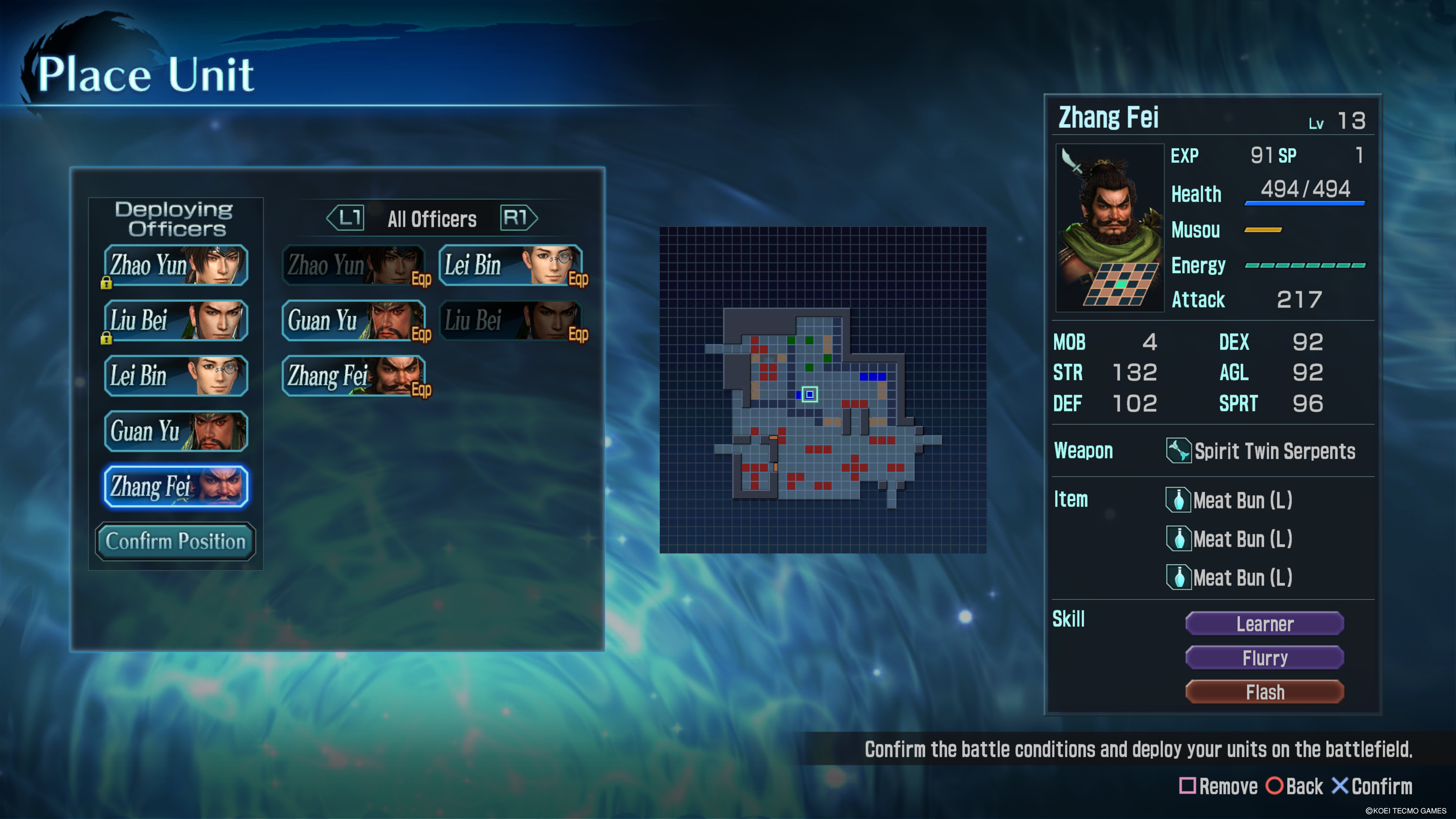The image size is (1456, 819).
Task: Select Guan Yu in Deploying Officers list
Action: click(176, 431)
